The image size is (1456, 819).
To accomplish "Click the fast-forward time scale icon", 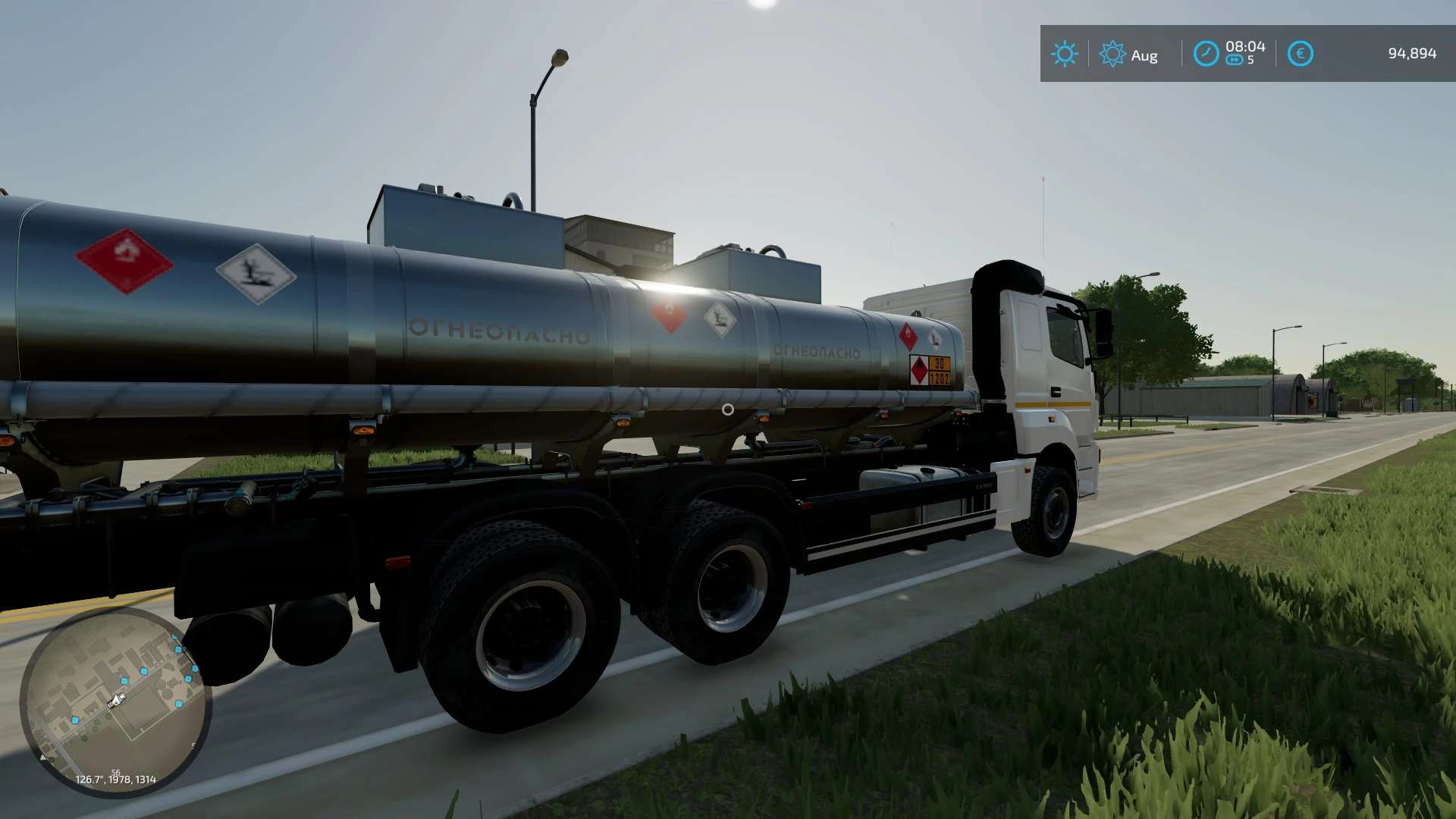I will pos(1235,61).
